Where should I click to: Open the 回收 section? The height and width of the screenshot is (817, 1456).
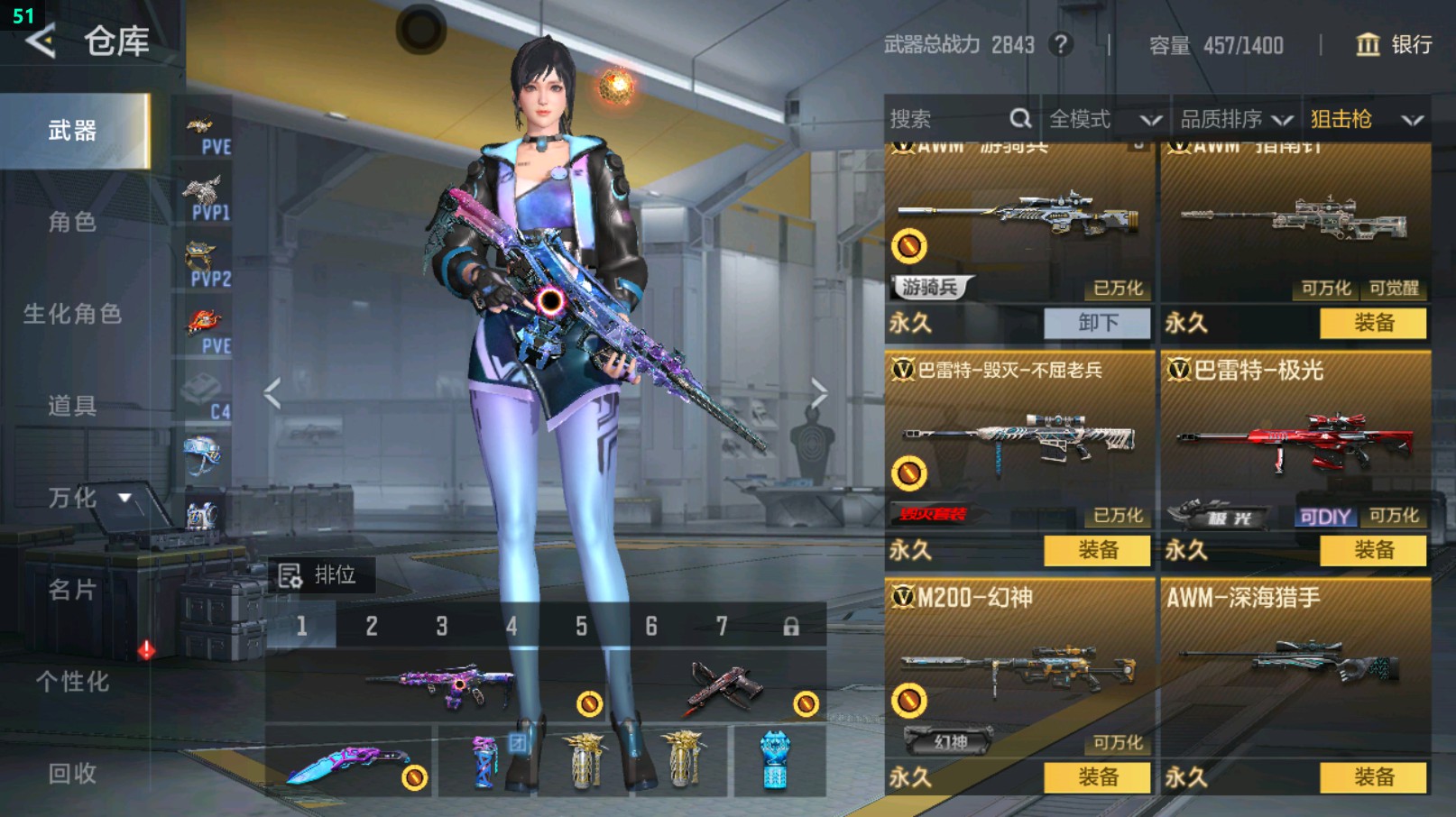click(x=72, y=773)
